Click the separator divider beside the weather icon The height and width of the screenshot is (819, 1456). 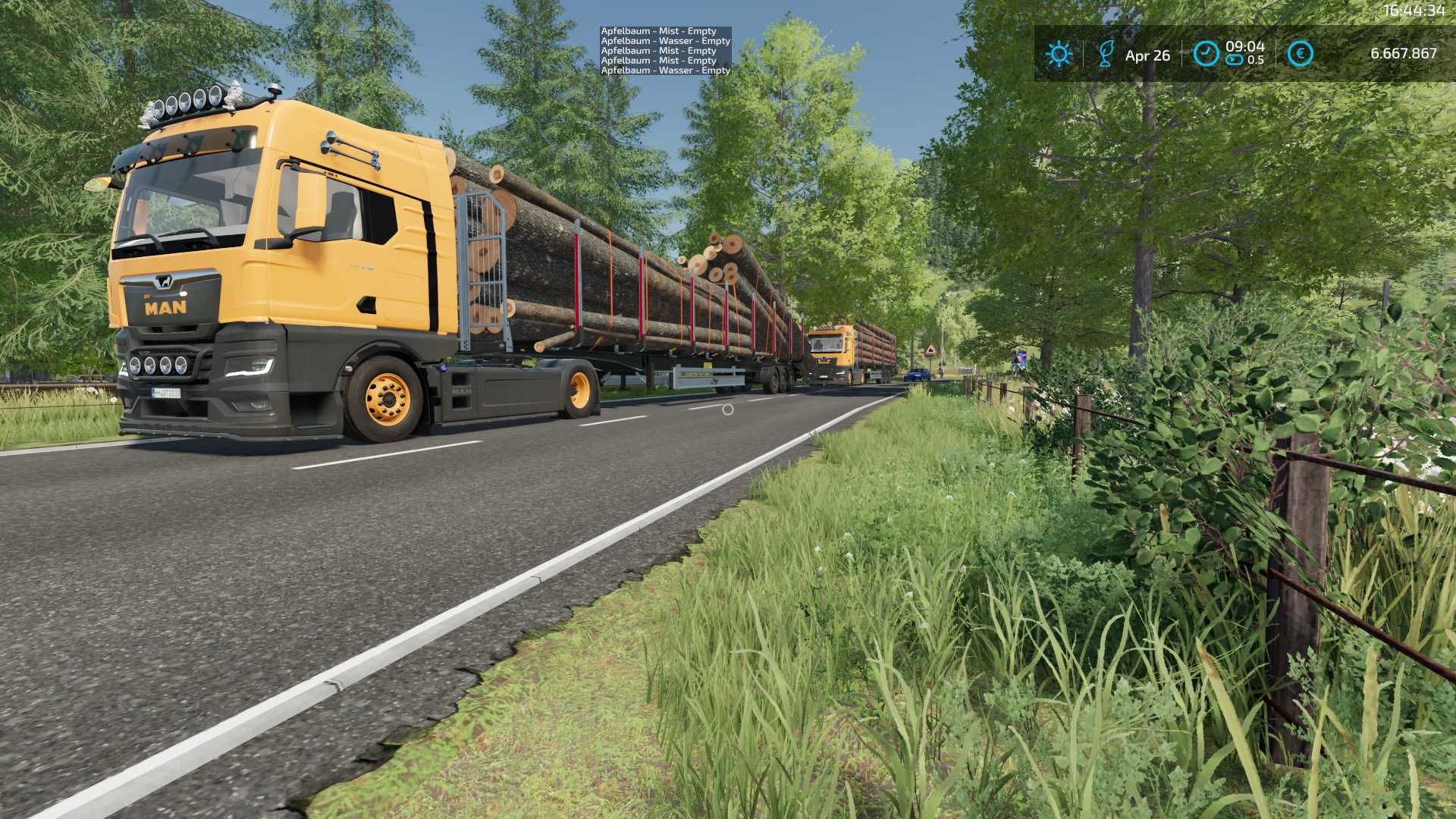pos(1084,54)
